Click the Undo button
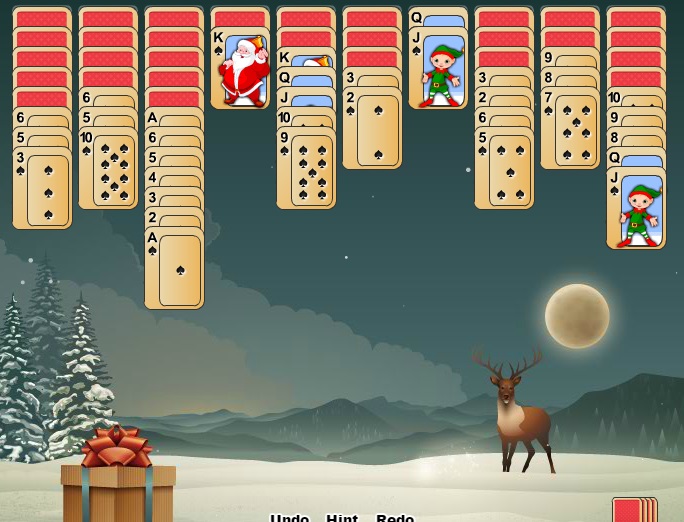 tap(289, 517)
